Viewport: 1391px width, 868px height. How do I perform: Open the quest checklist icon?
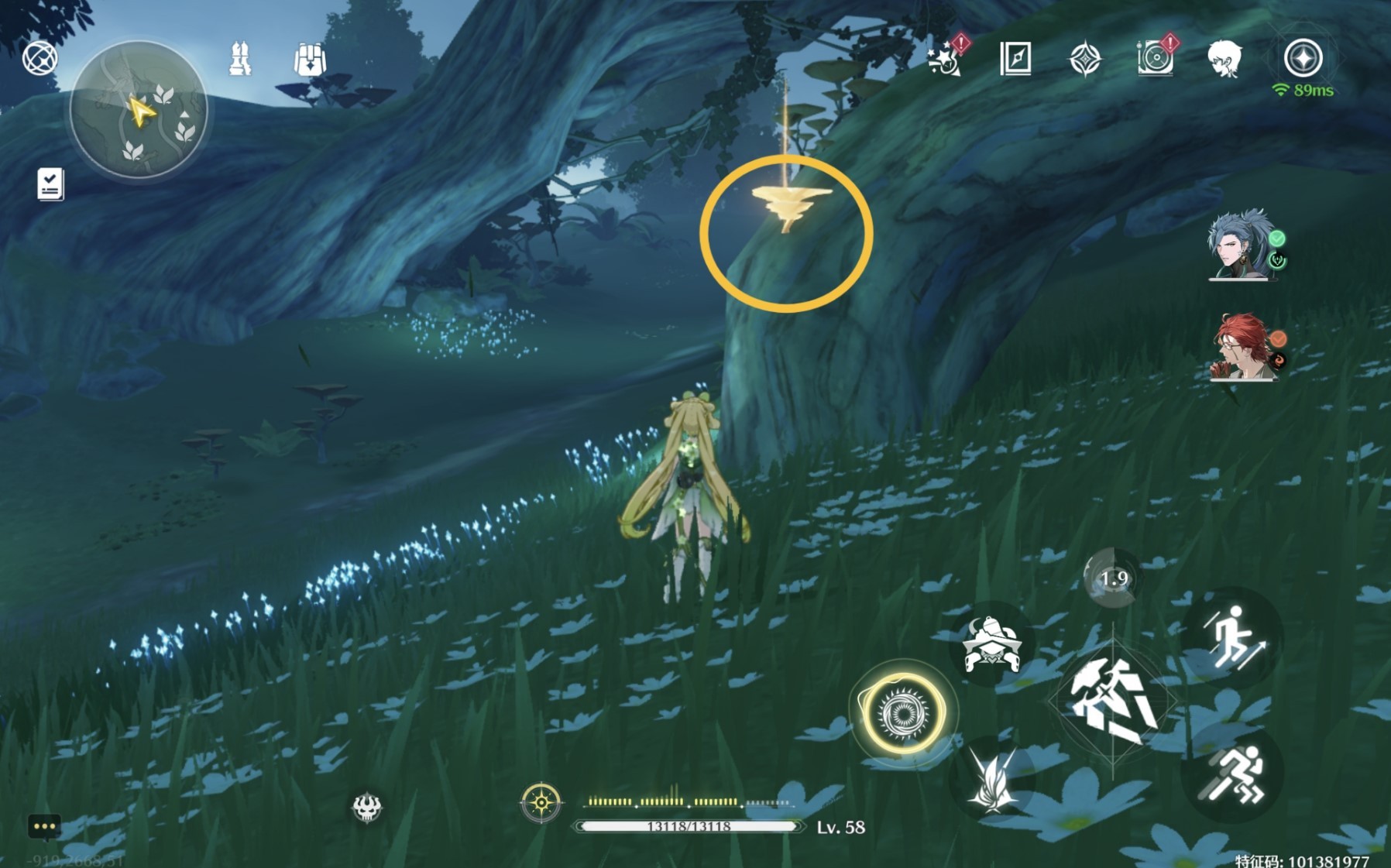point(50,184)
